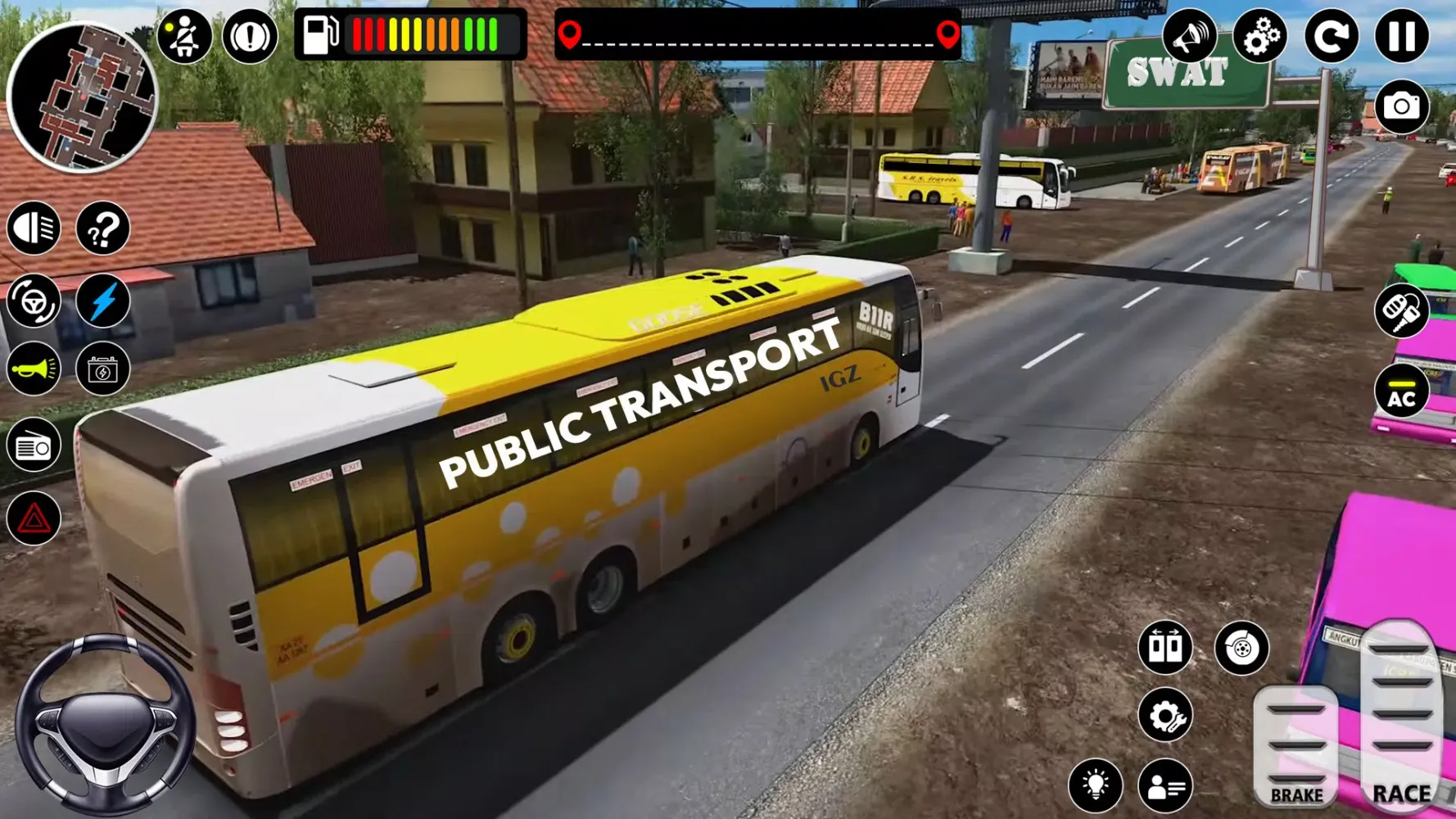Change steering mode icon
The height and width of the screenshot is (819, 1456).
click(34, 301)
